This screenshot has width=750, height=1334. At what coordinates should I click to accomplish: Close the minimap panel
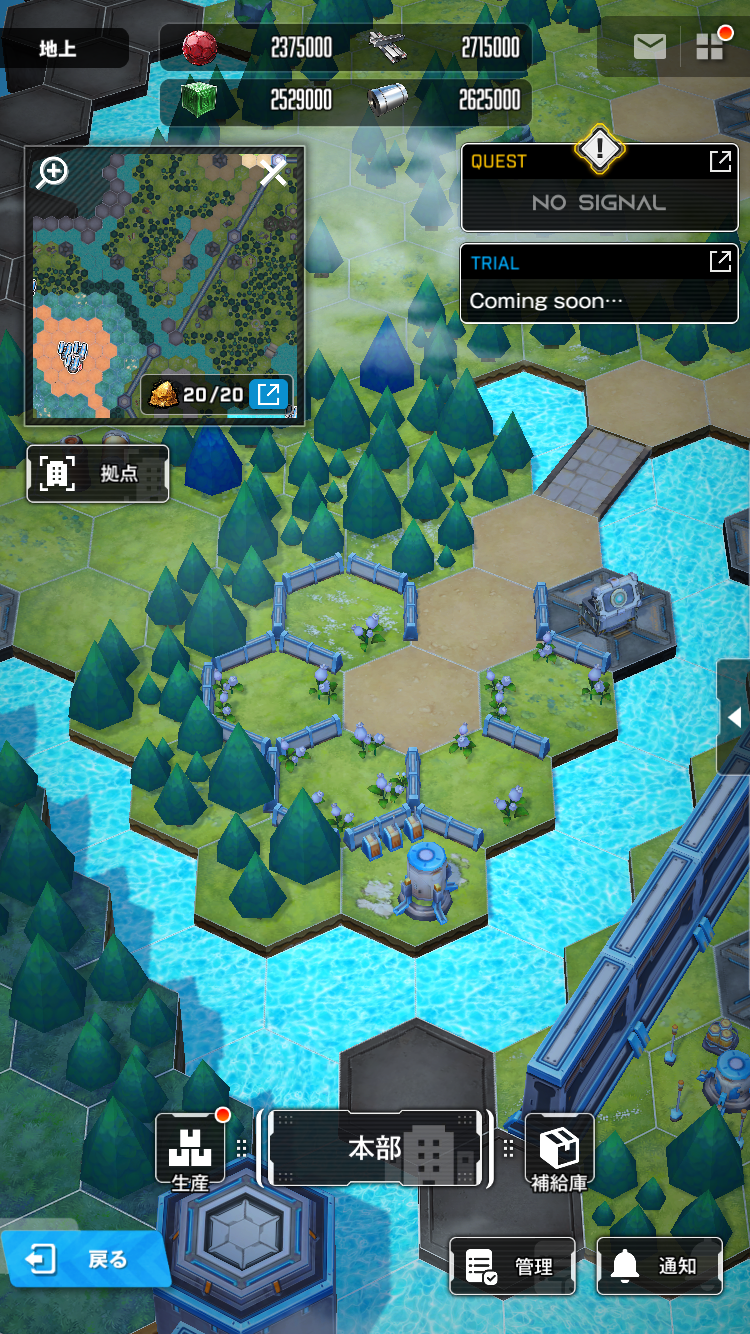274,173
